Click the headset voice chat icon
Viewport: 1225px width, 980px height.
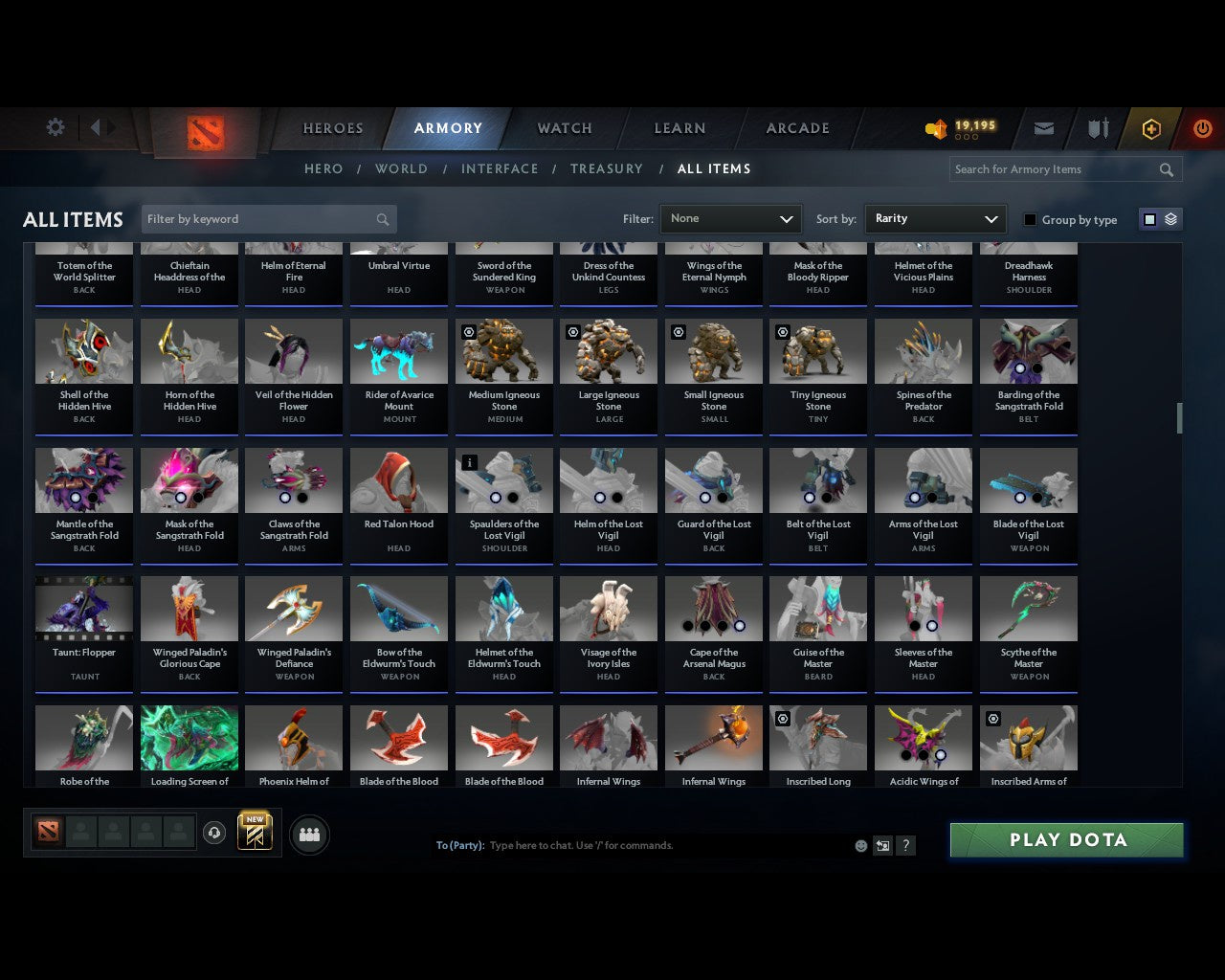(214, 832)
